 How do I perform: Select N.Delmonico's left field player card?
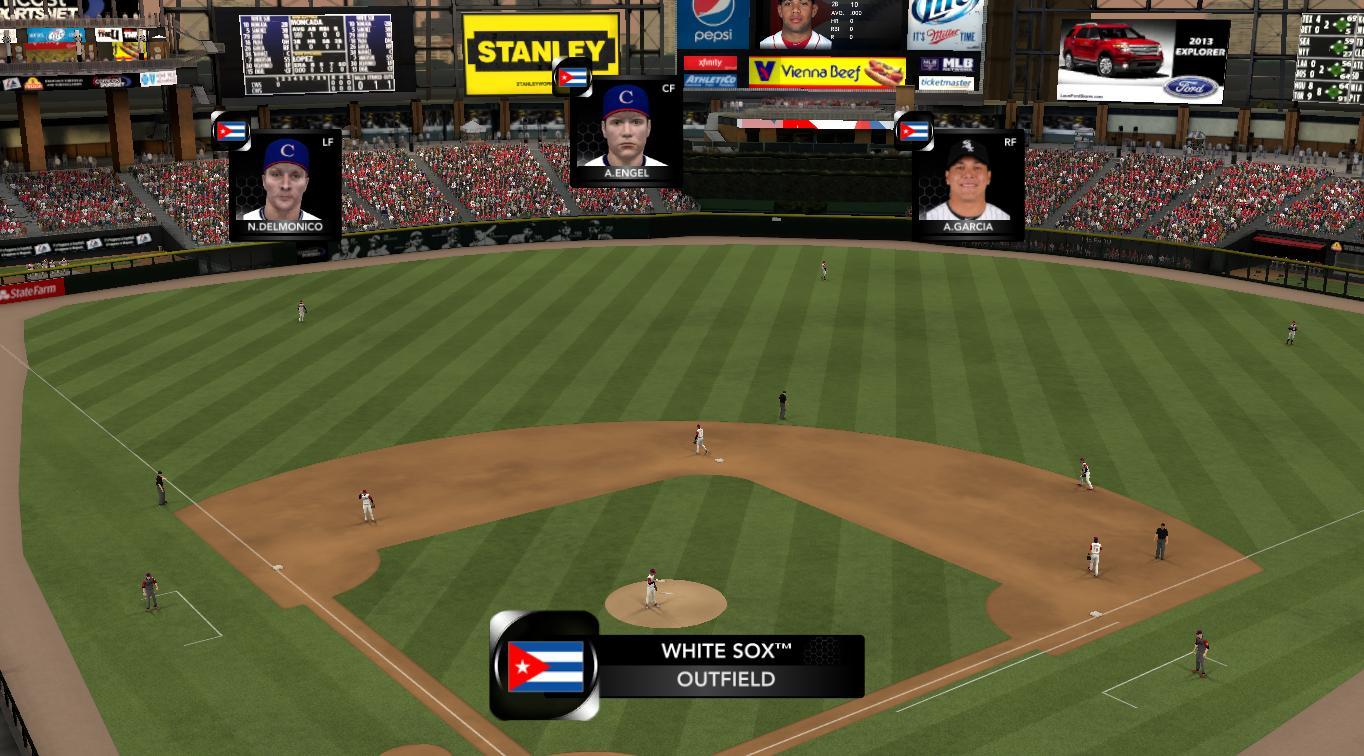point(285,183)
